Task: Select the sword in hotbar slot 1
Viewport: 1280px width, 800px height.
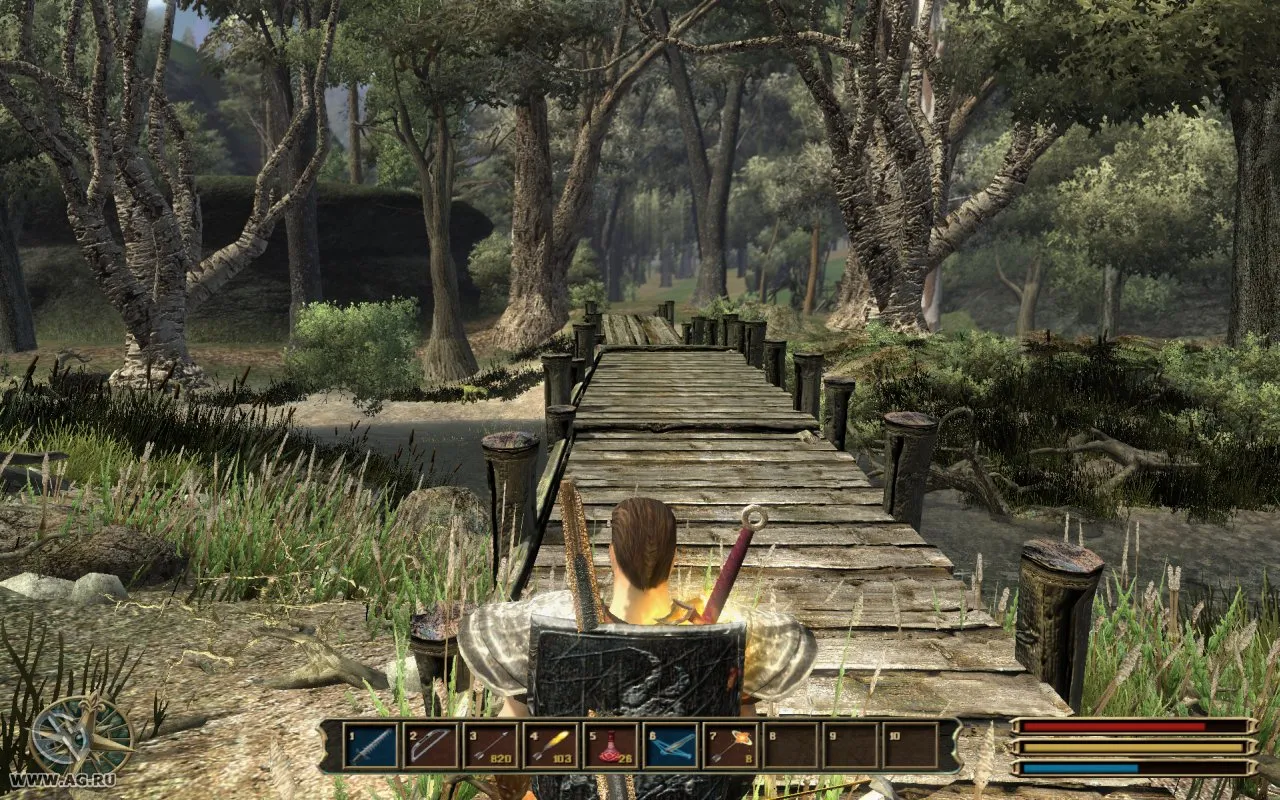Action: pos(370,746)
